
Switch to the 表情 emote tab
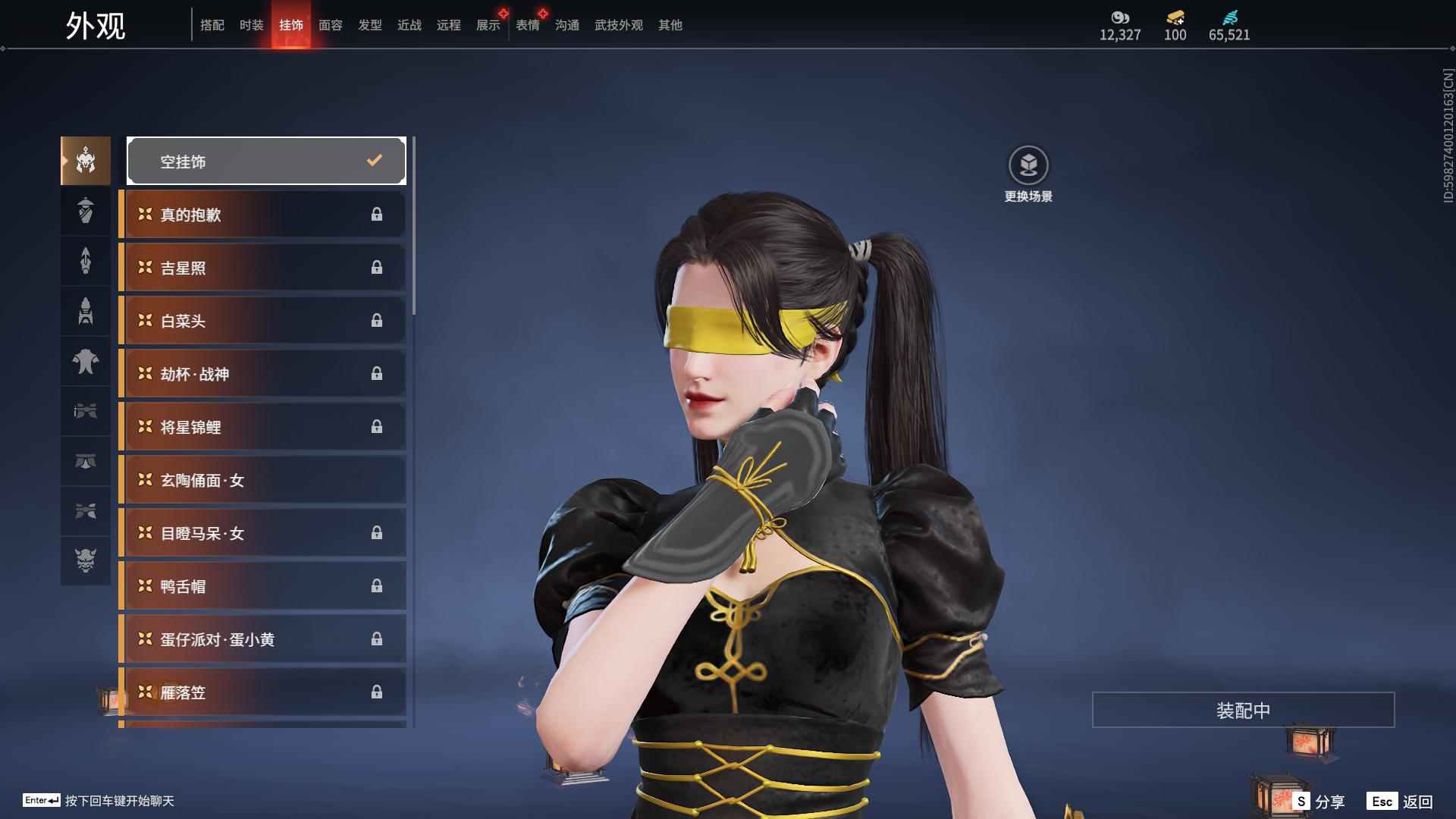coord(528,25)
